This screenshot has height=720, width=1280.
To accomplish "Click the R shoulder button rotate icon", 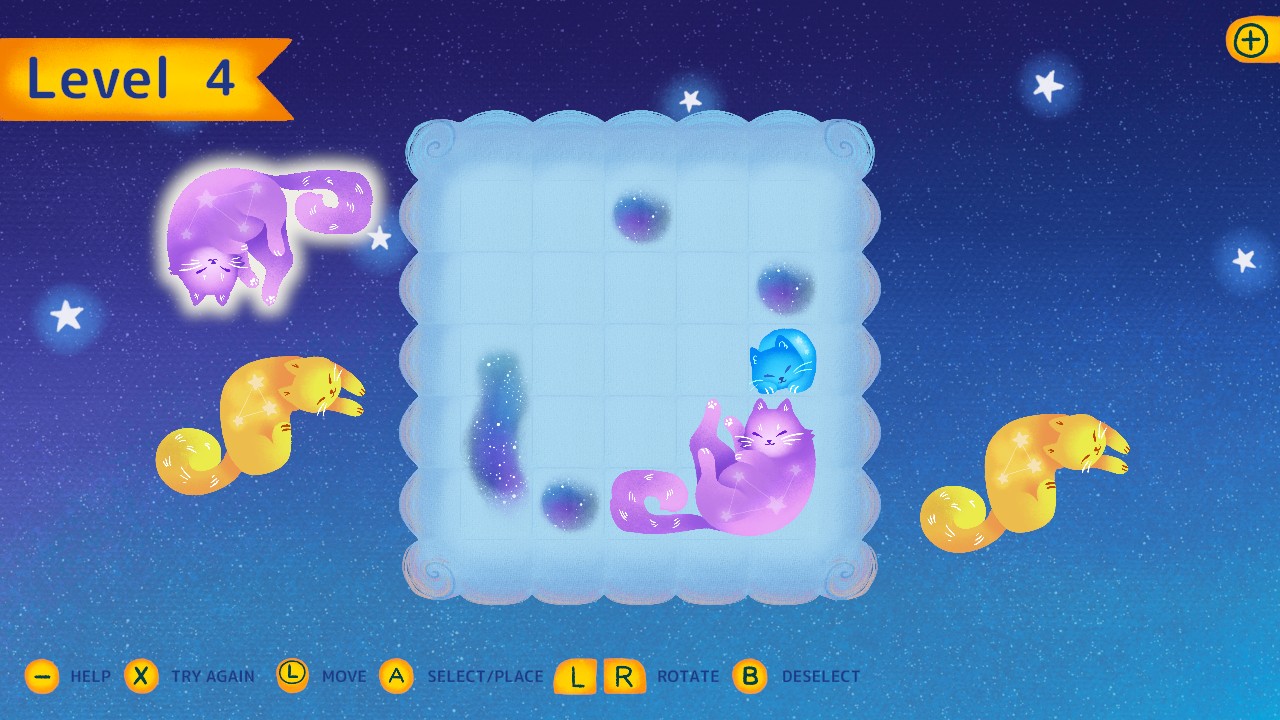I will [x=624, y=676].
